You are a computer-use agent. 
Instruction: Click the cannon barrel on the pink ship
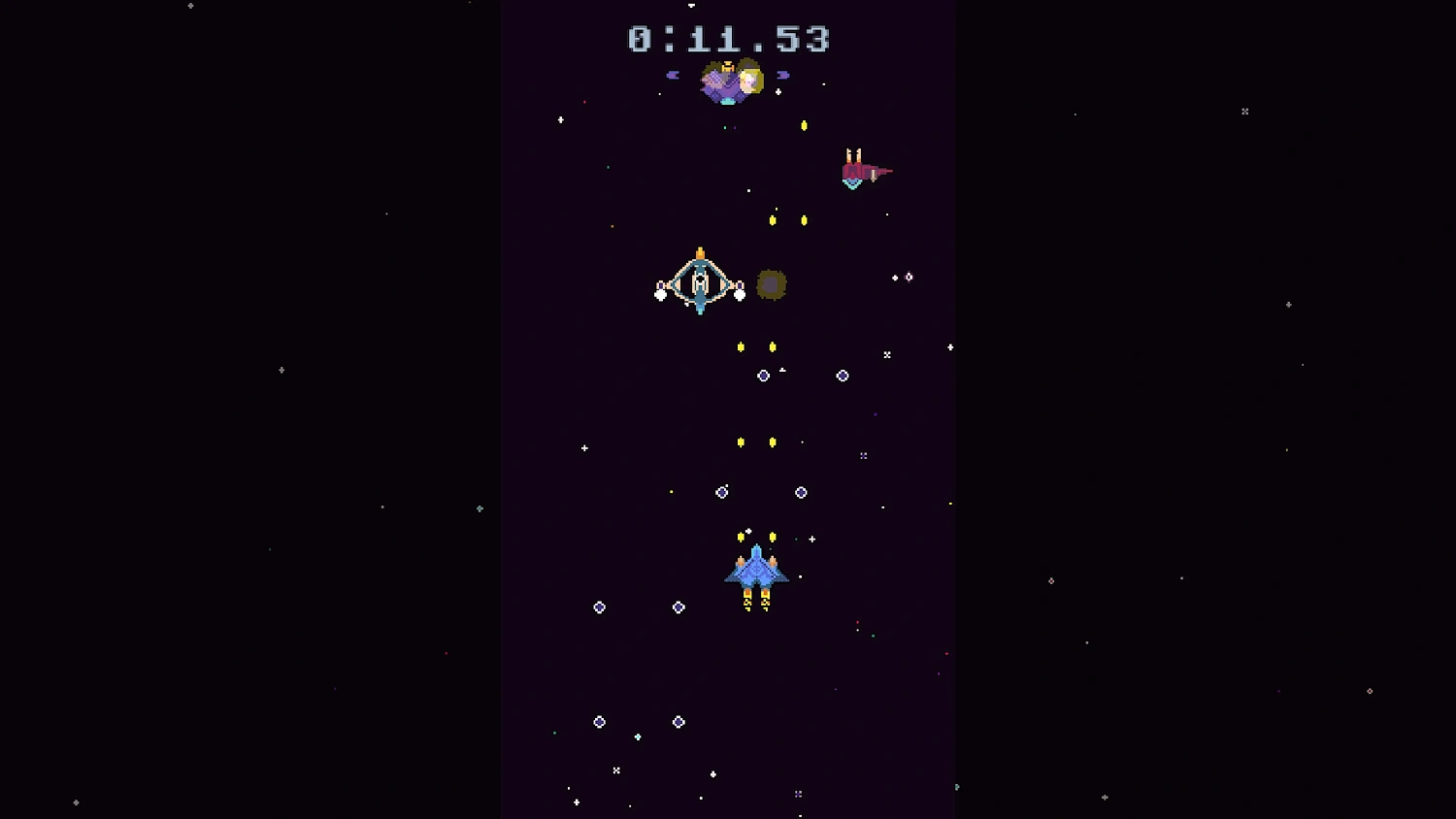pos(883,170)
